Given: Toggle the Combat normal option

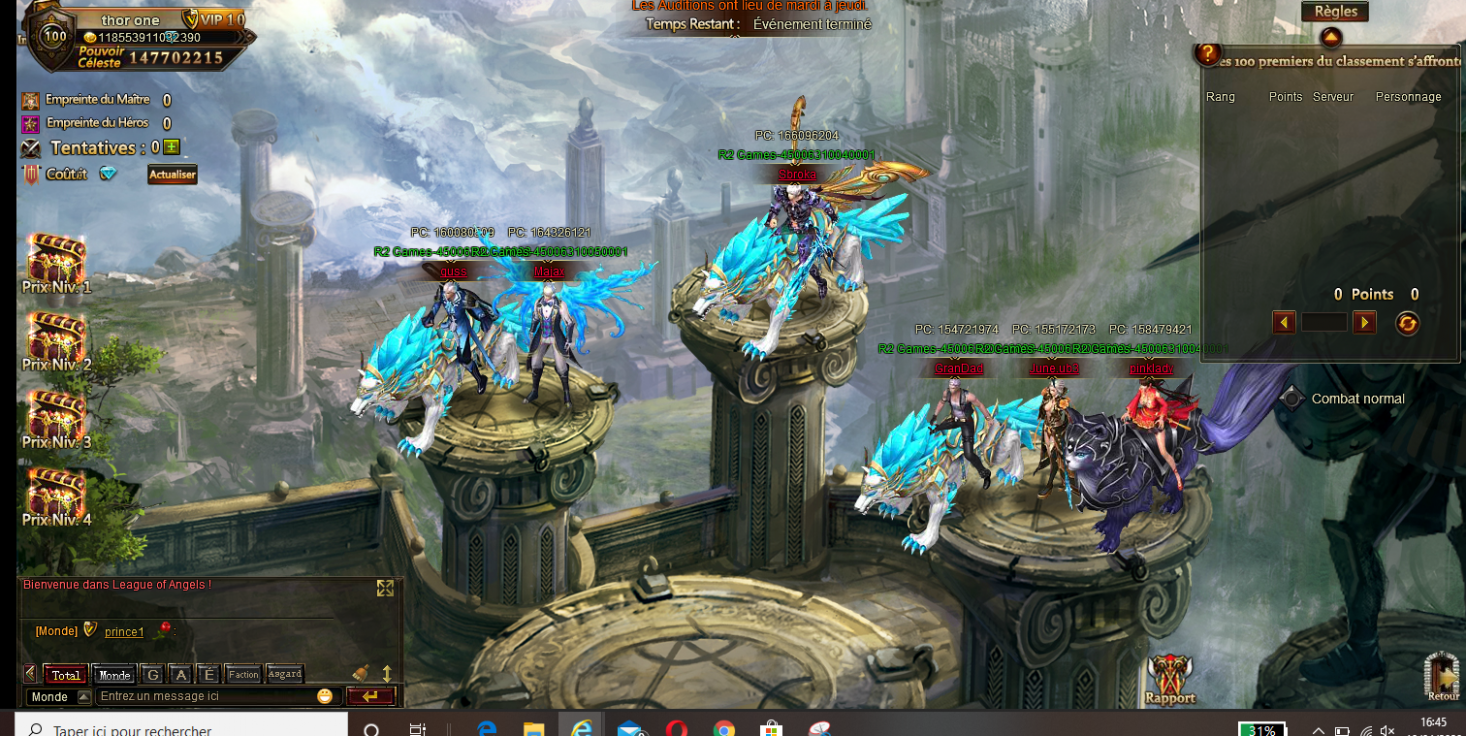Looking at the screenshot, I should [1292, 398].
